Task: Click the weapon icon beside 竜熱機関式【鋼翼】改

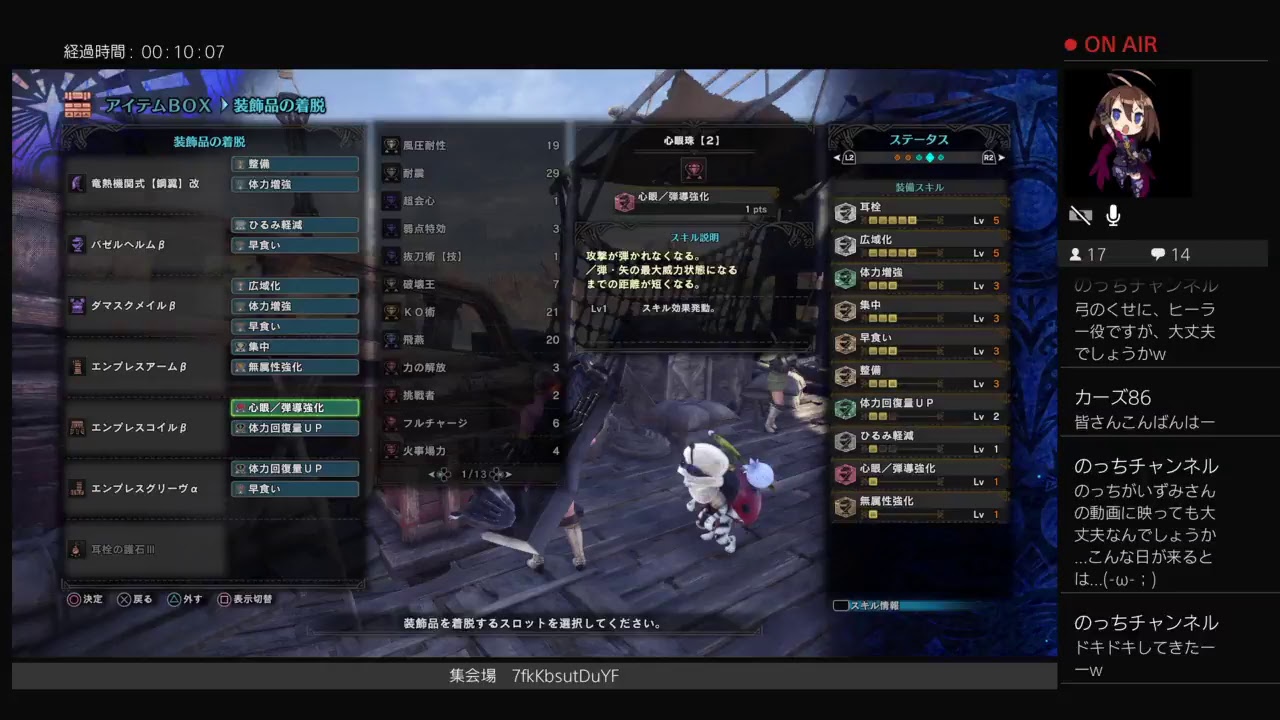Action: [x=75, y=183]
